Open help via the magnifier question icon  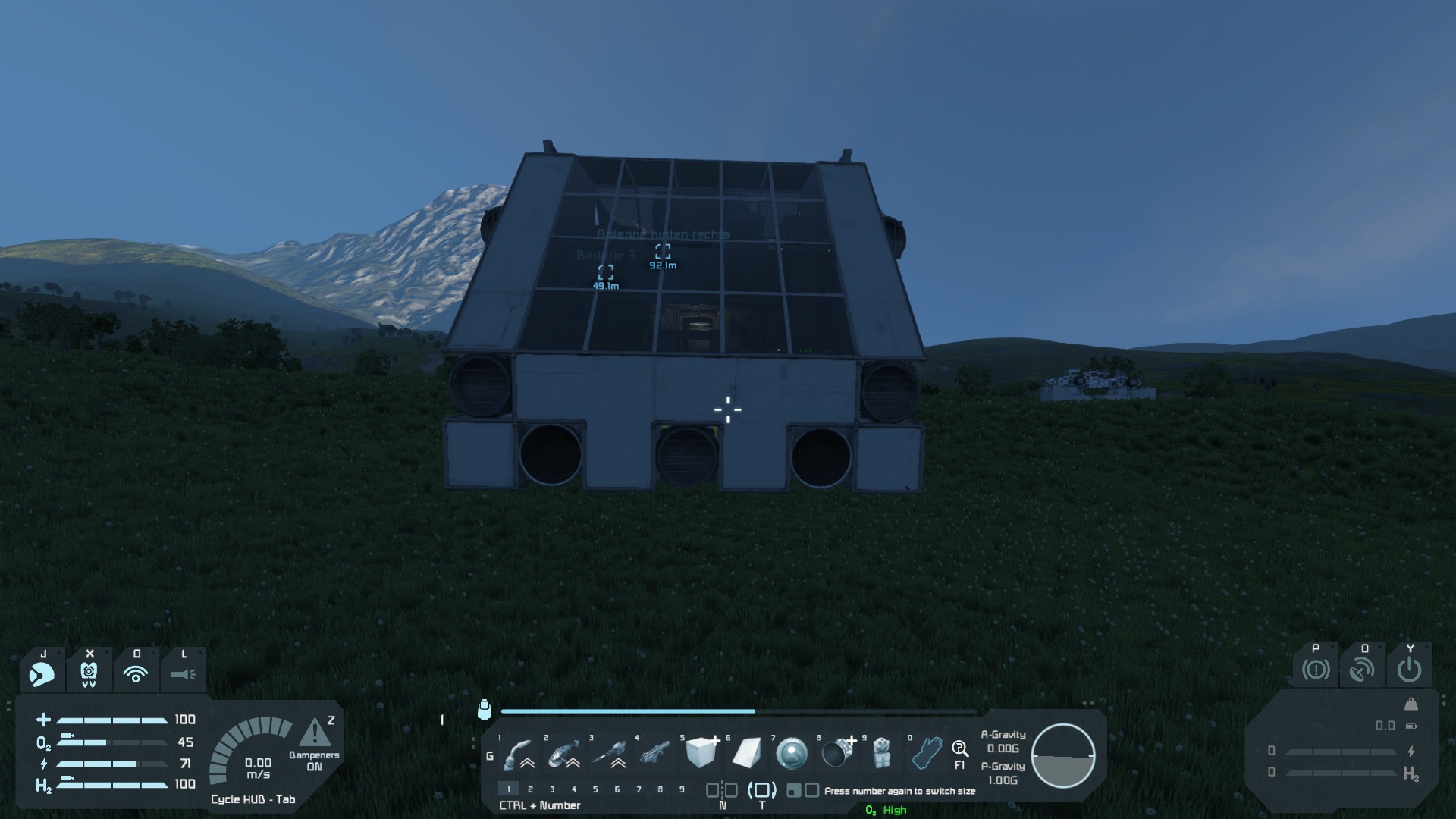tap(959, 749)
